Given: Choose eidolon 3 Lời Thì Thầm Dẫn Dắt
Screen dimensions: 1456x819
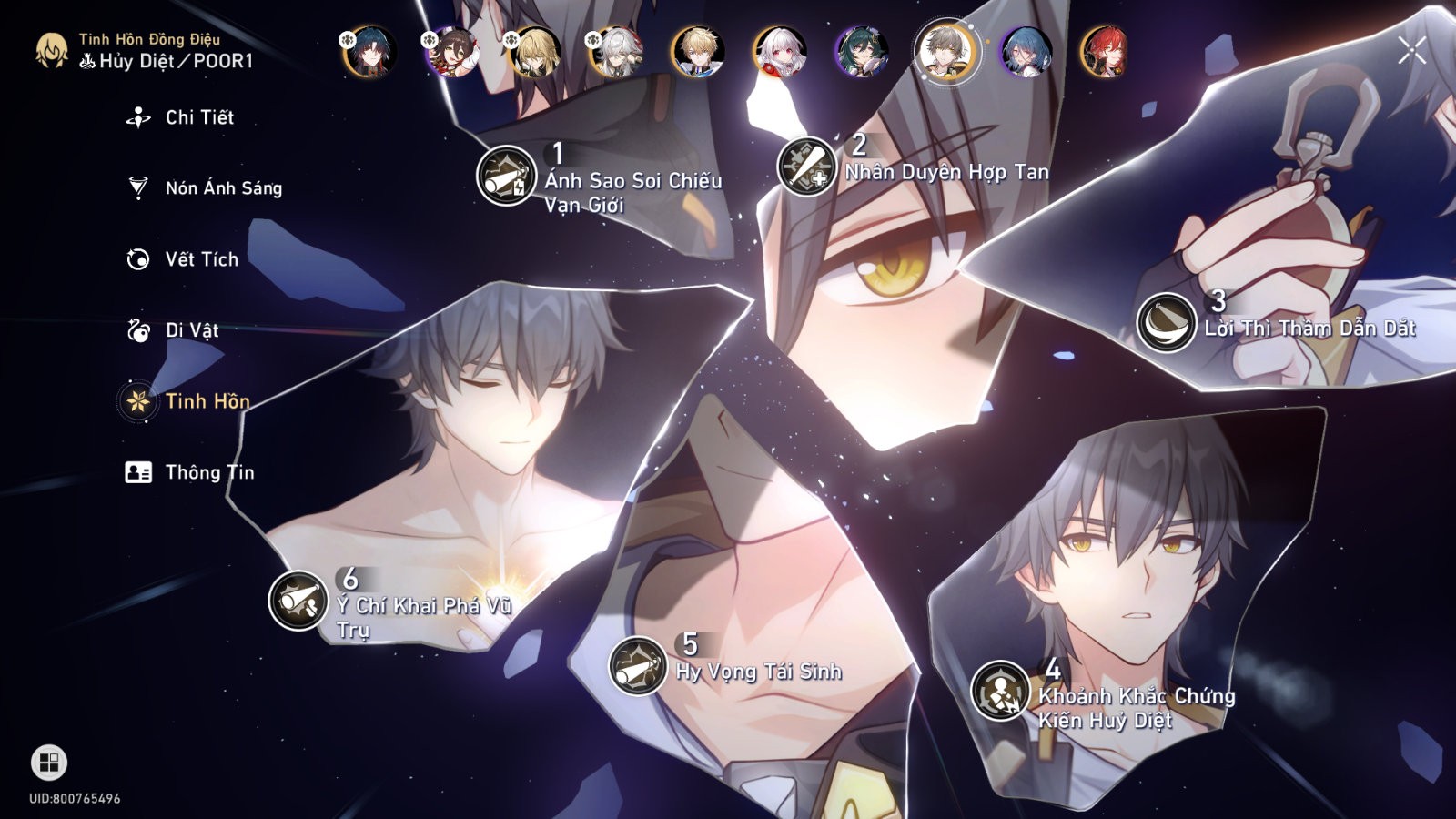Looking at the screenshot, I should click(x=1166, y=322).
